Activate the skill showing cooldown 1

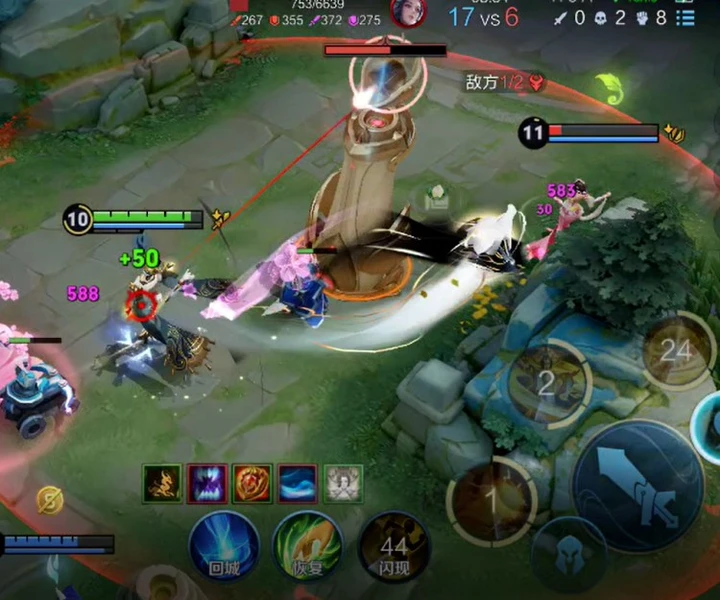[x=491, y=499]
